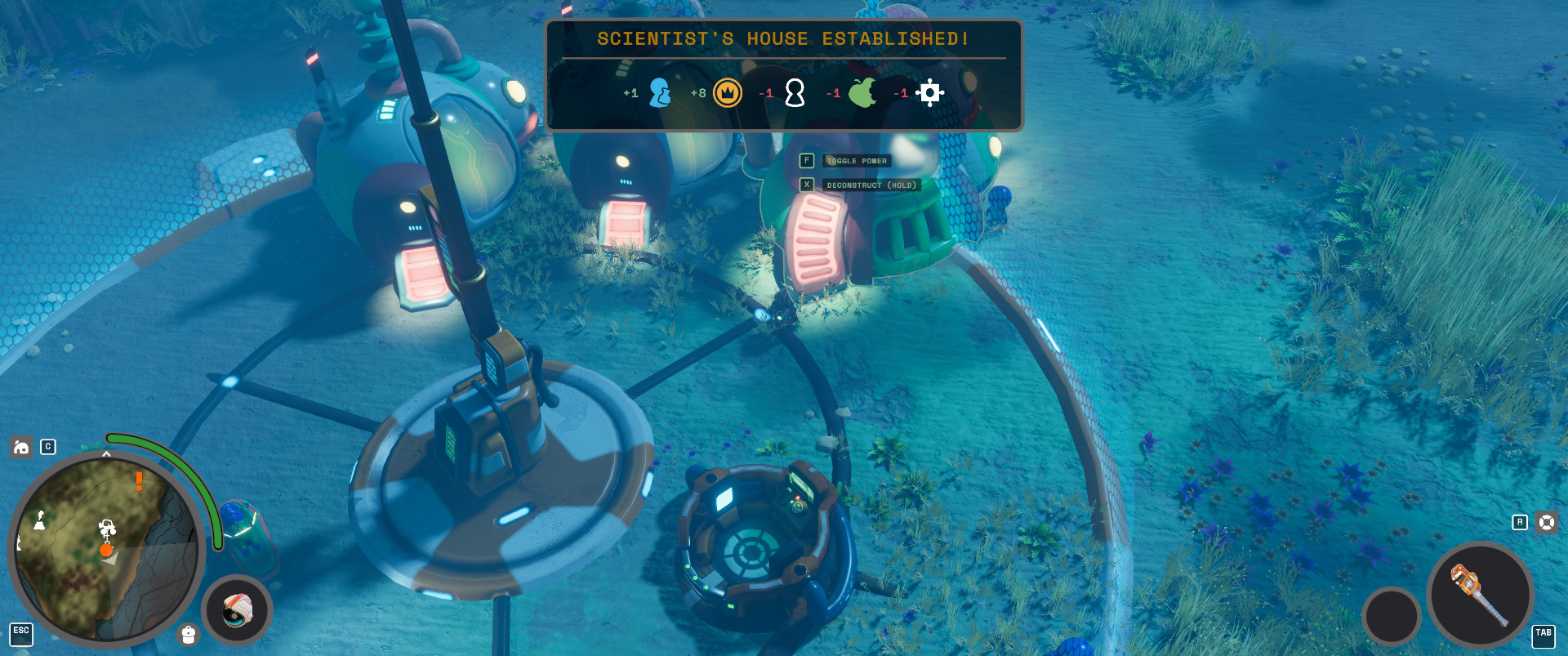
Task: Select the equipped wrench tool slot
Action: click(x=1479, y=594)
